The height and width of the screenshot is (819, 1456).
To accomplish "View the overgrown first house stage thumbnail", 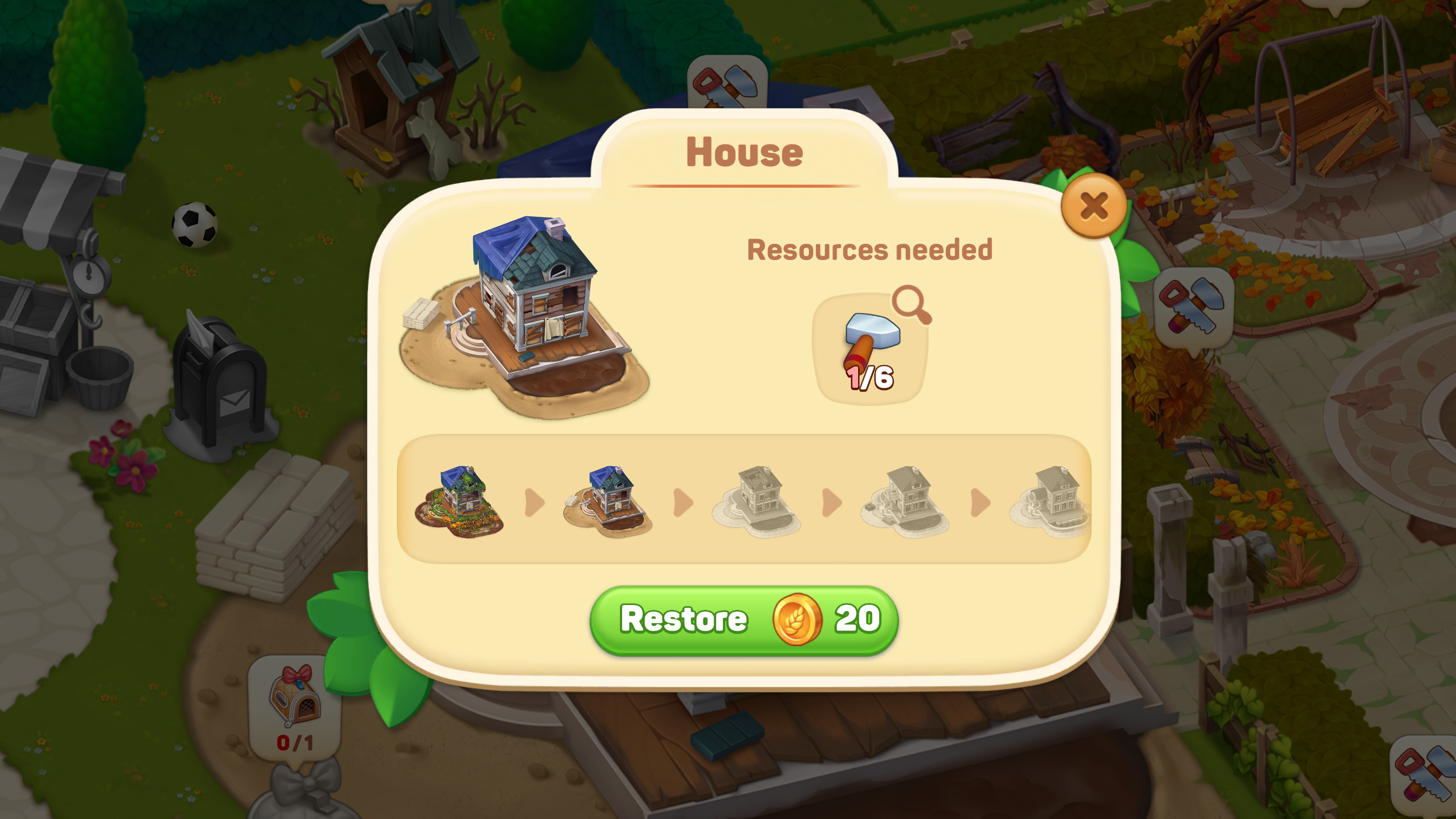I will (459, 501).
